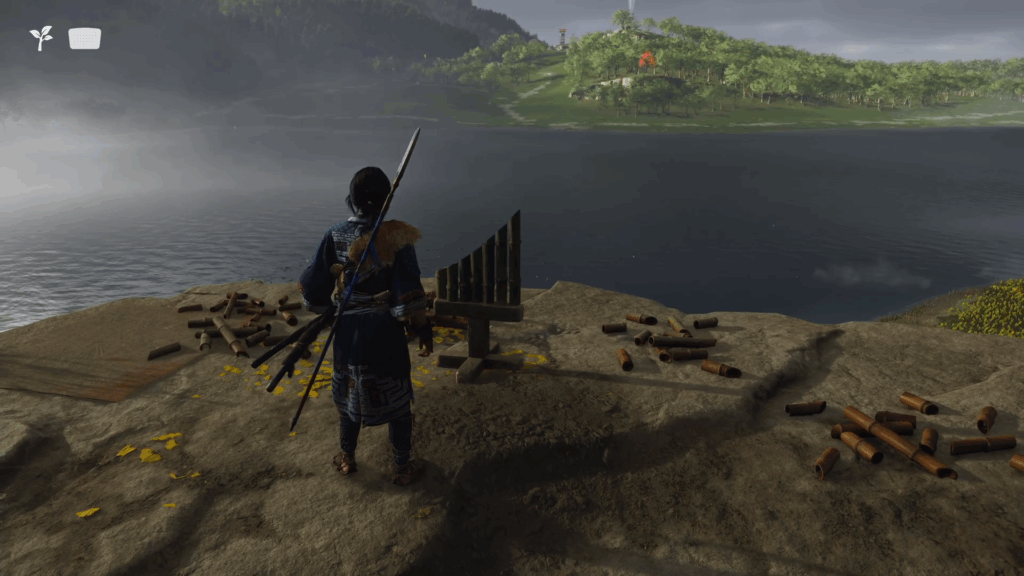Click the plant sprout HUD icon
The height and width of the screenshot is (576, 1024).
[x=41, y=38]
